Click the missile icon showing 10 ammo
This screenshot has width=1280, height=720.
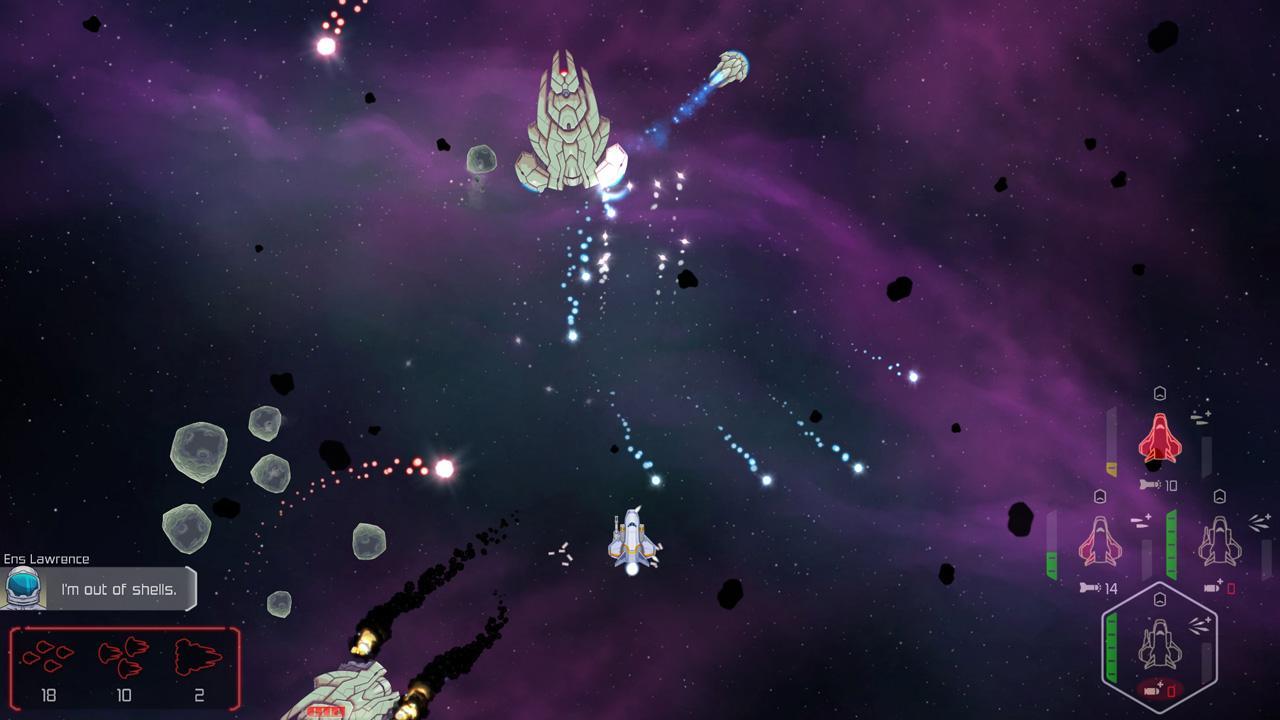coord(1151,483)
